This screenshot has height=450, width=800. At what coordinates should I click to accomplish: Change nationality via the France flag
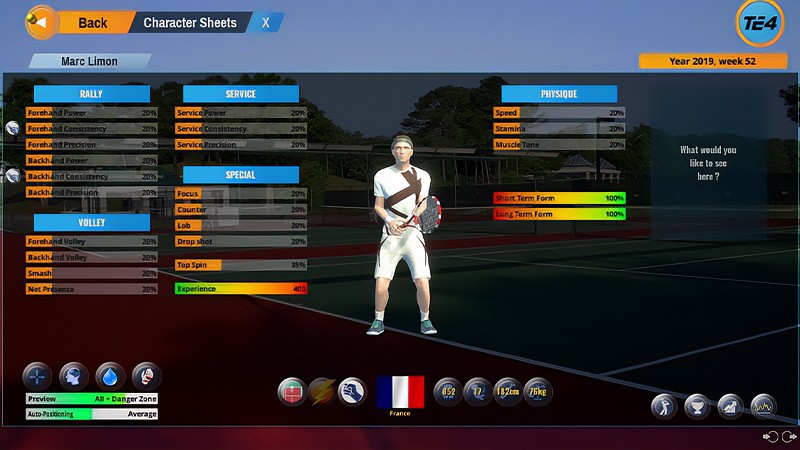(x=400, y=392)
